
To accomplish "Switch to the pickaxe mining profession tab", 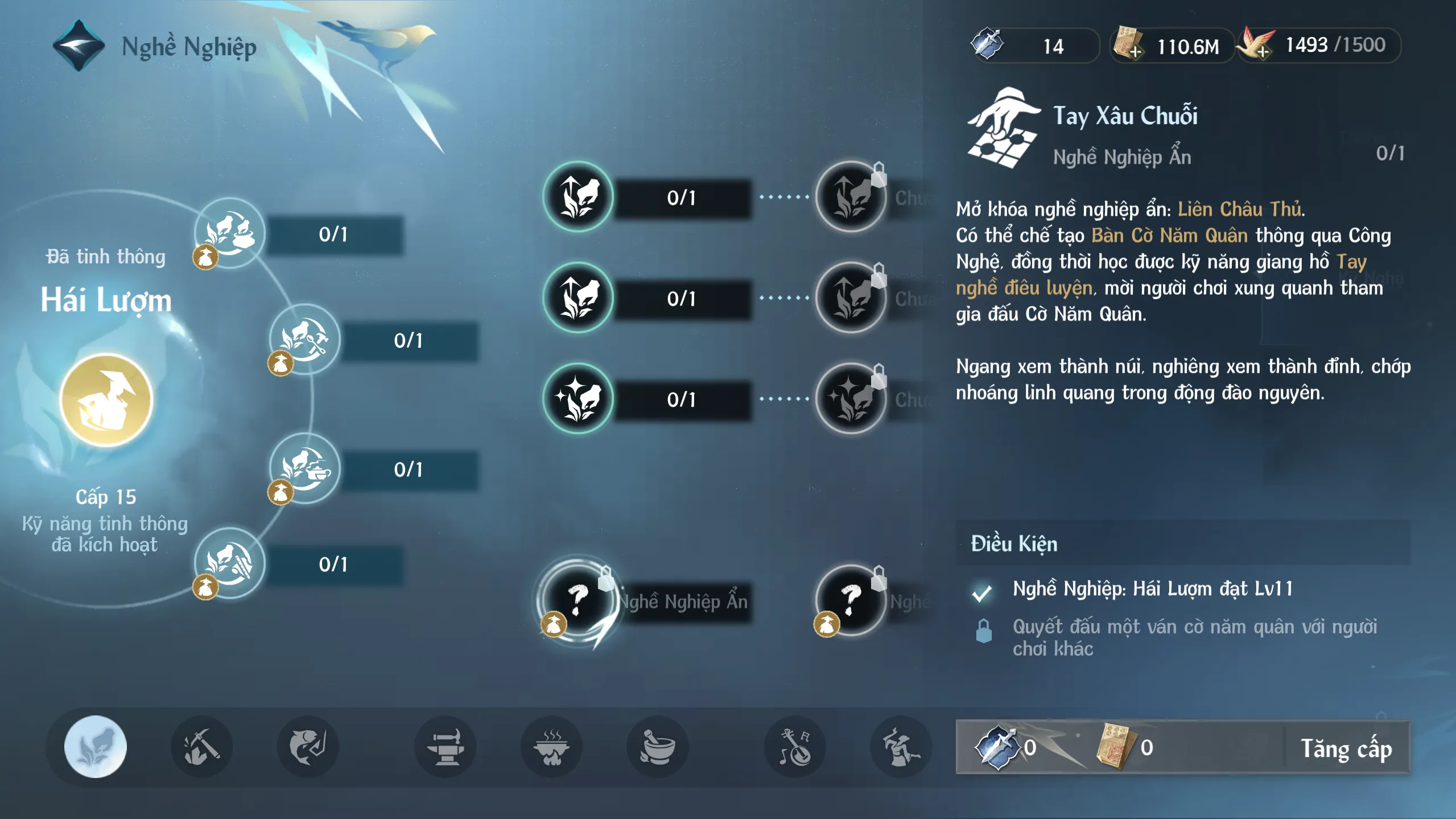I will [x=201, y=747].
